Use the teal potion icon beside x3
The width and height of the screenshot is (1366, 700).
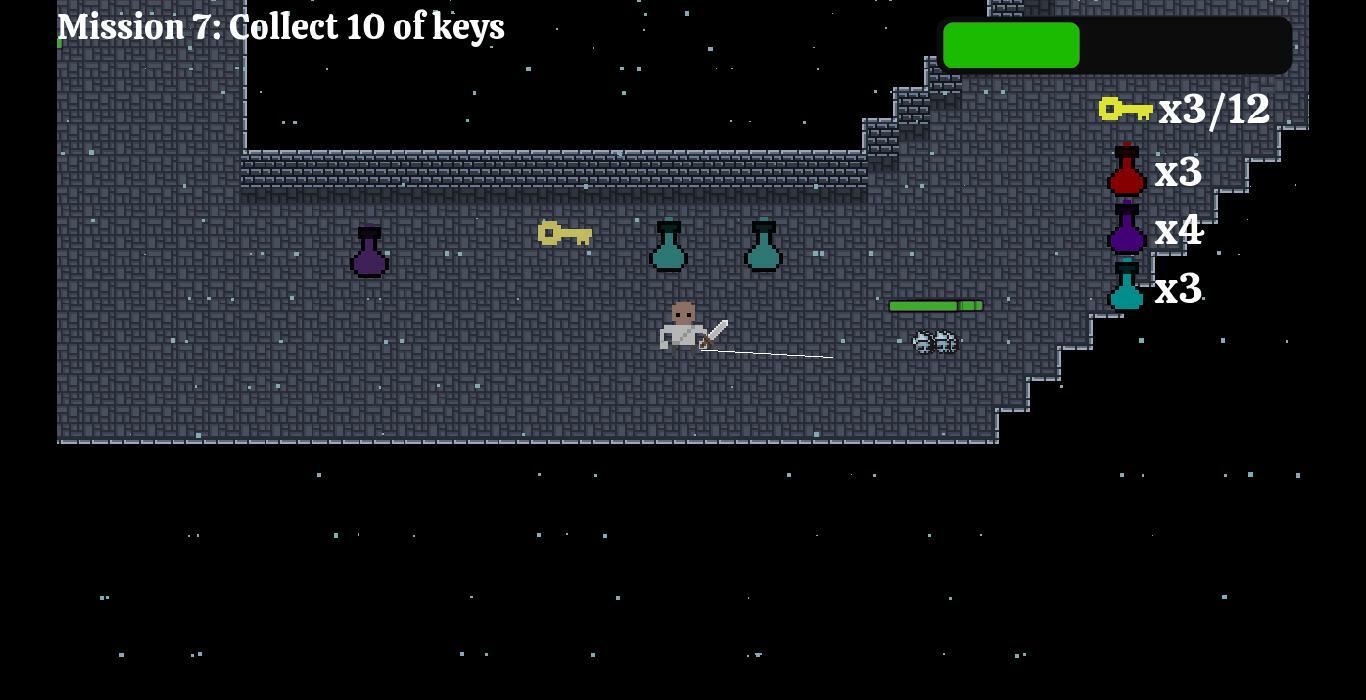pos(1126,287)
